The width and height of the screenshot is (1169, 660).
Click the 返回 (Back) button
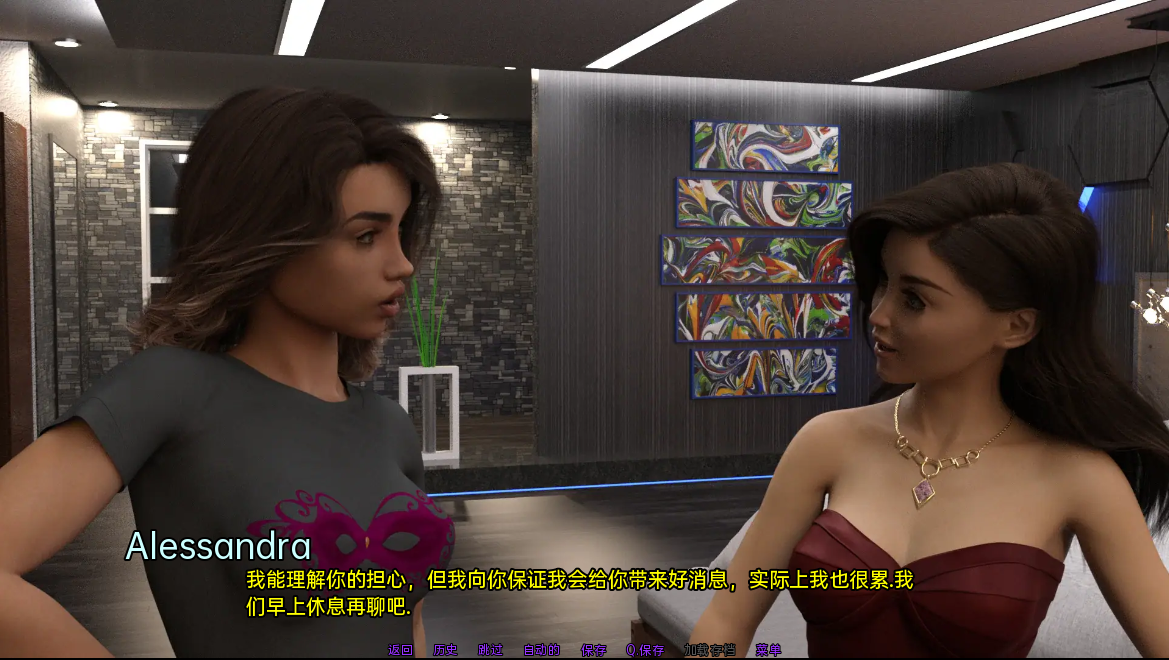[400, 650]
